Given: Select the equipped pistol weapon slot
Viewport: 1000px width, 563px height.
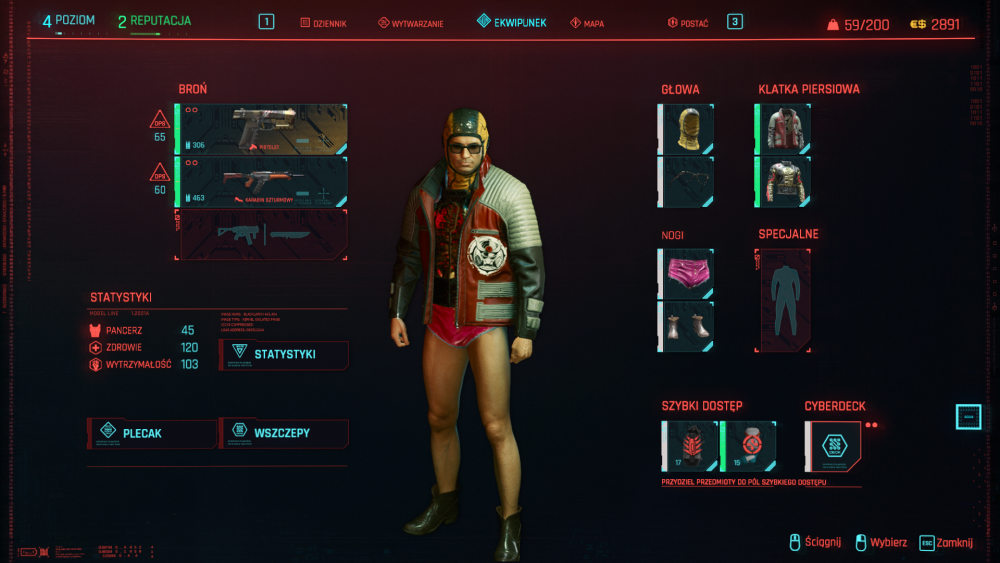Looking at the screenshot, I should (262, 129).
